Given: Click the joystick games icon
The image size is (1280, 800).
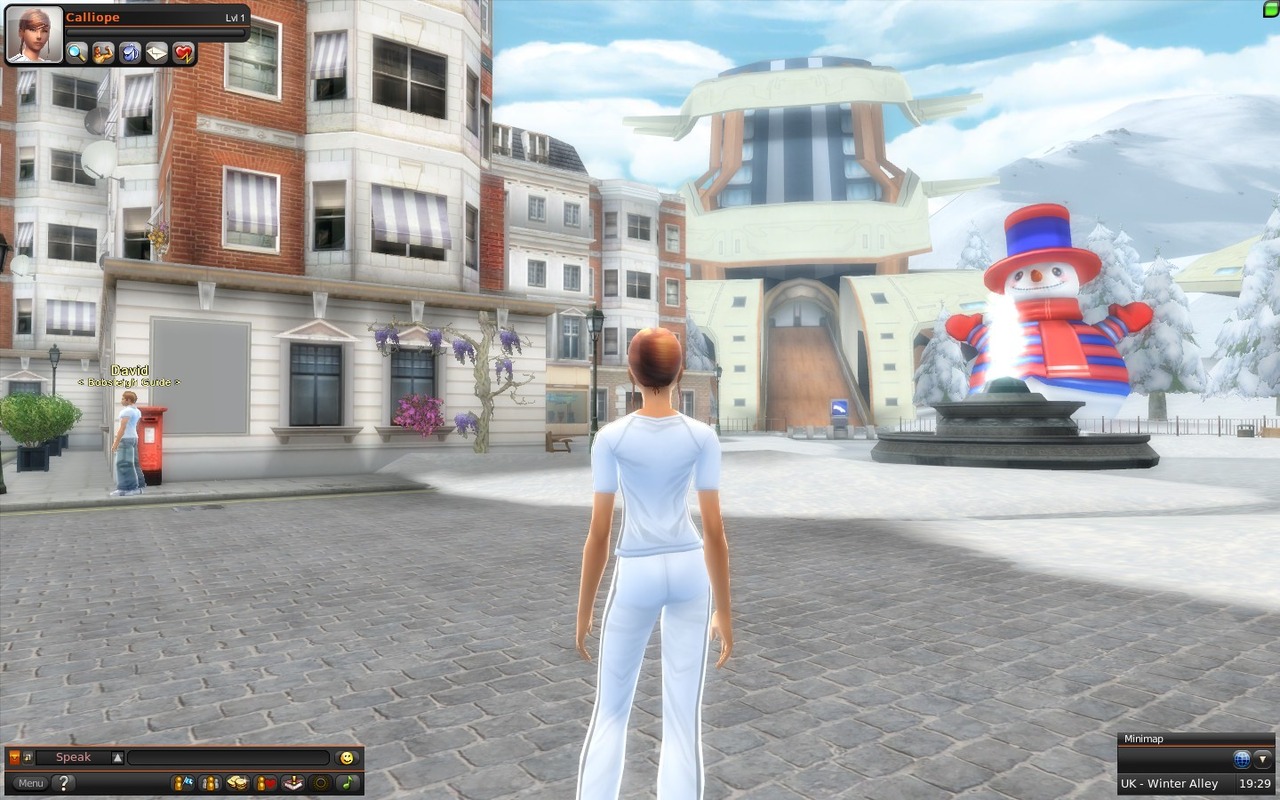Looking at the screenshot, I should [x=292, y=783].
